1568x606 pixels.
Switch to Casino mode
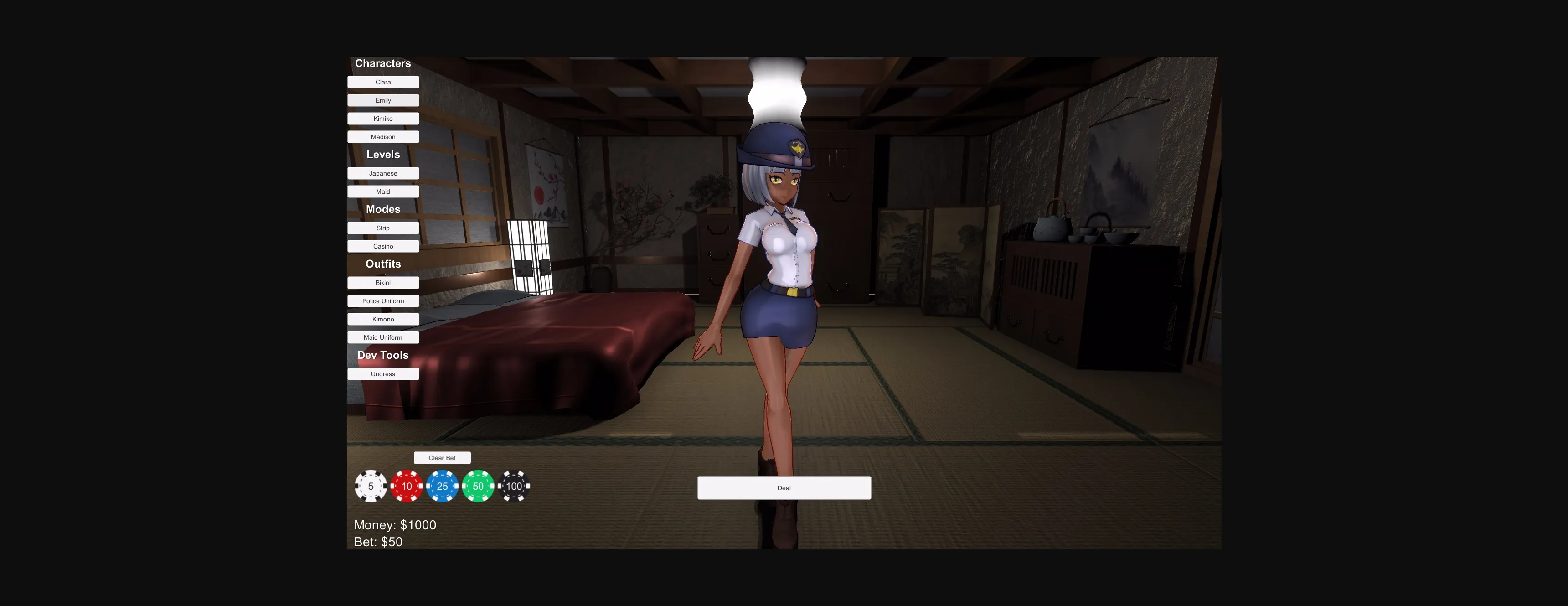click(x=383, y=246)
